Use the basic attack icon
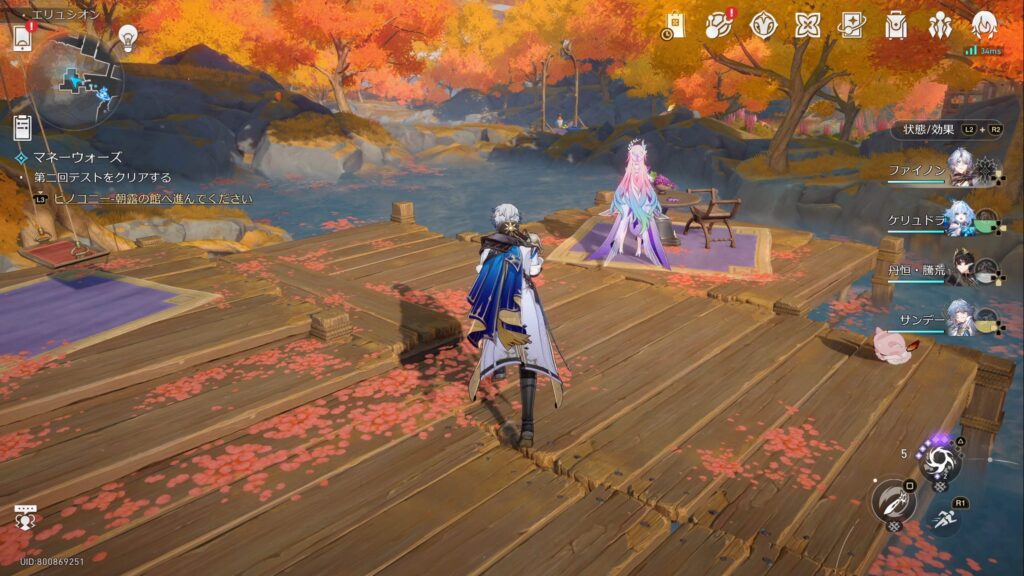The width and height of the screenshot is (1024, 576). coord(892,501)
